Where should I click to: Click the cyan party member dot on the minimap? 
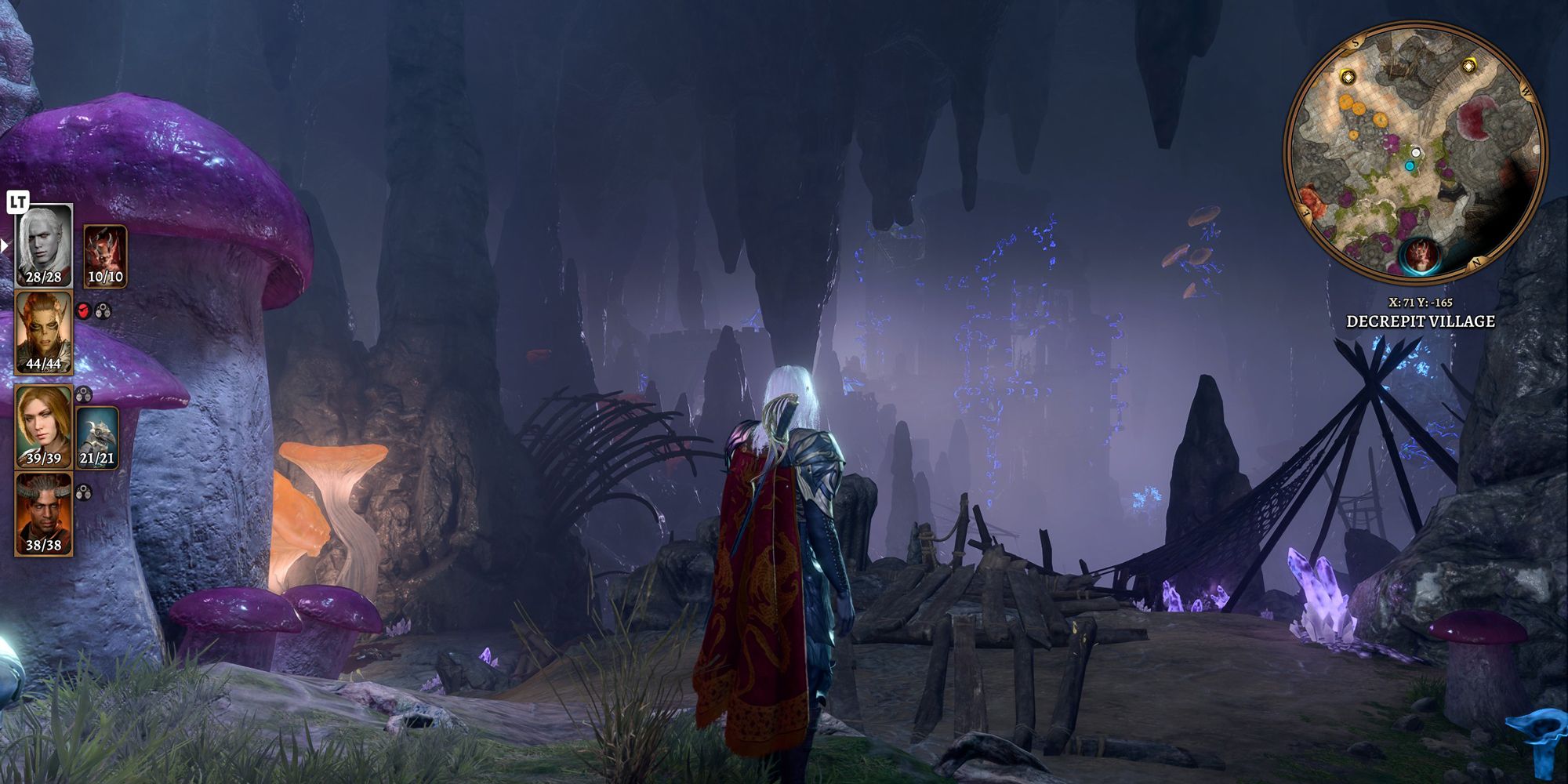pos(1410,166)
